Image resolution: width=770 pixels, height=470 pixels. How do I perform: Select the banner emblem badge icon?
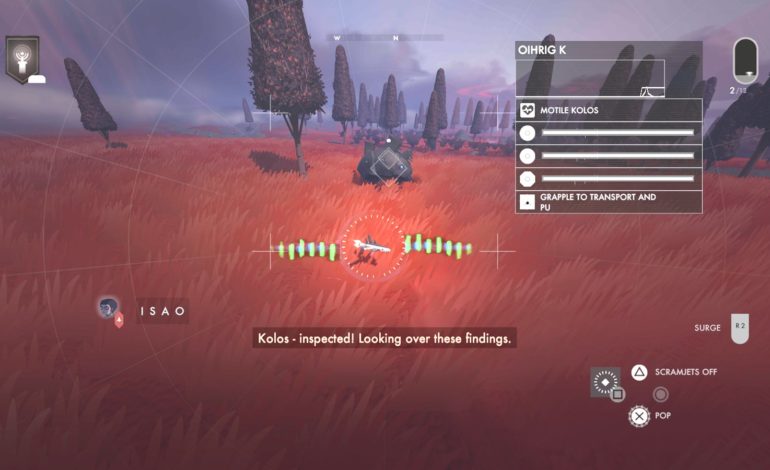[x=22, y=58]
